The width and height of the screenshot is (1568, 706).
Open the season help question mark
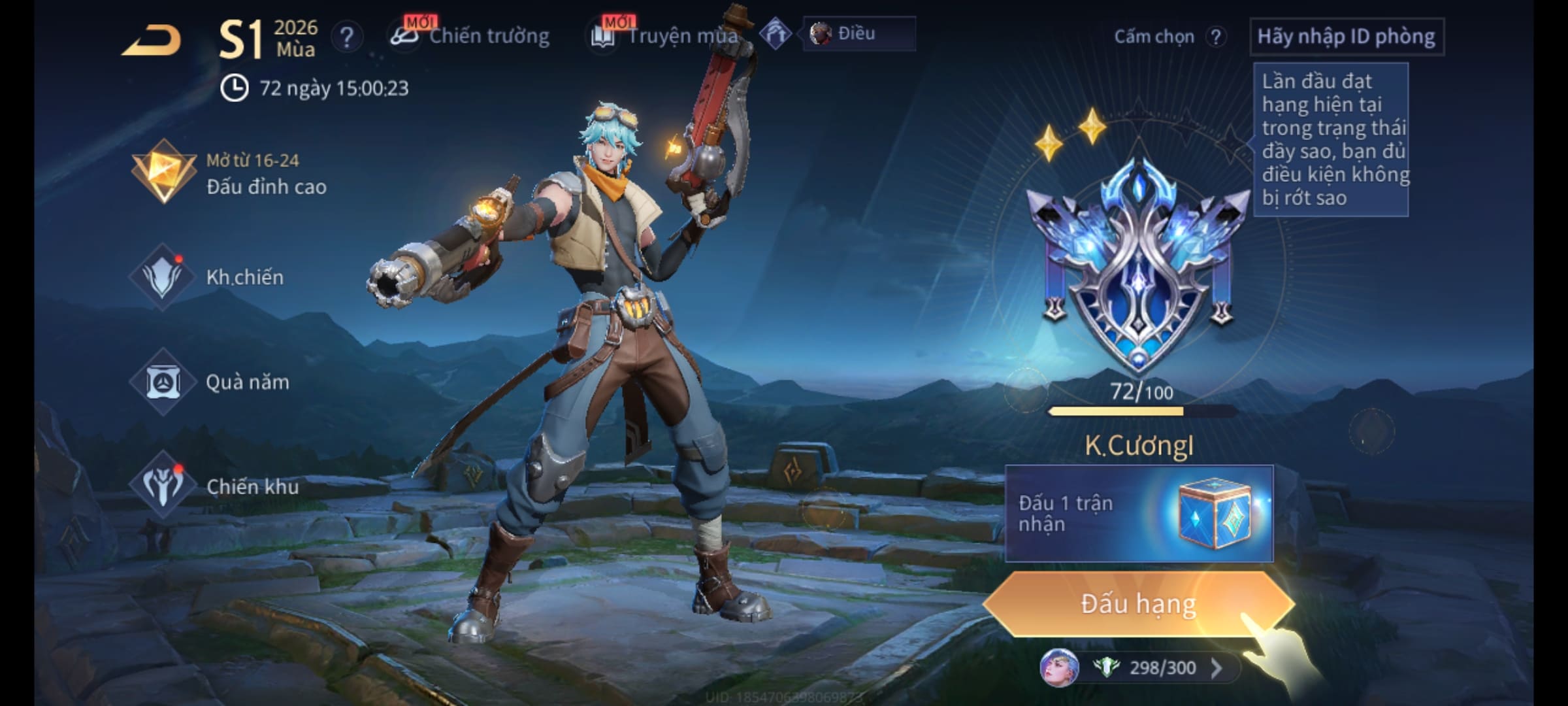pos(347,37)
